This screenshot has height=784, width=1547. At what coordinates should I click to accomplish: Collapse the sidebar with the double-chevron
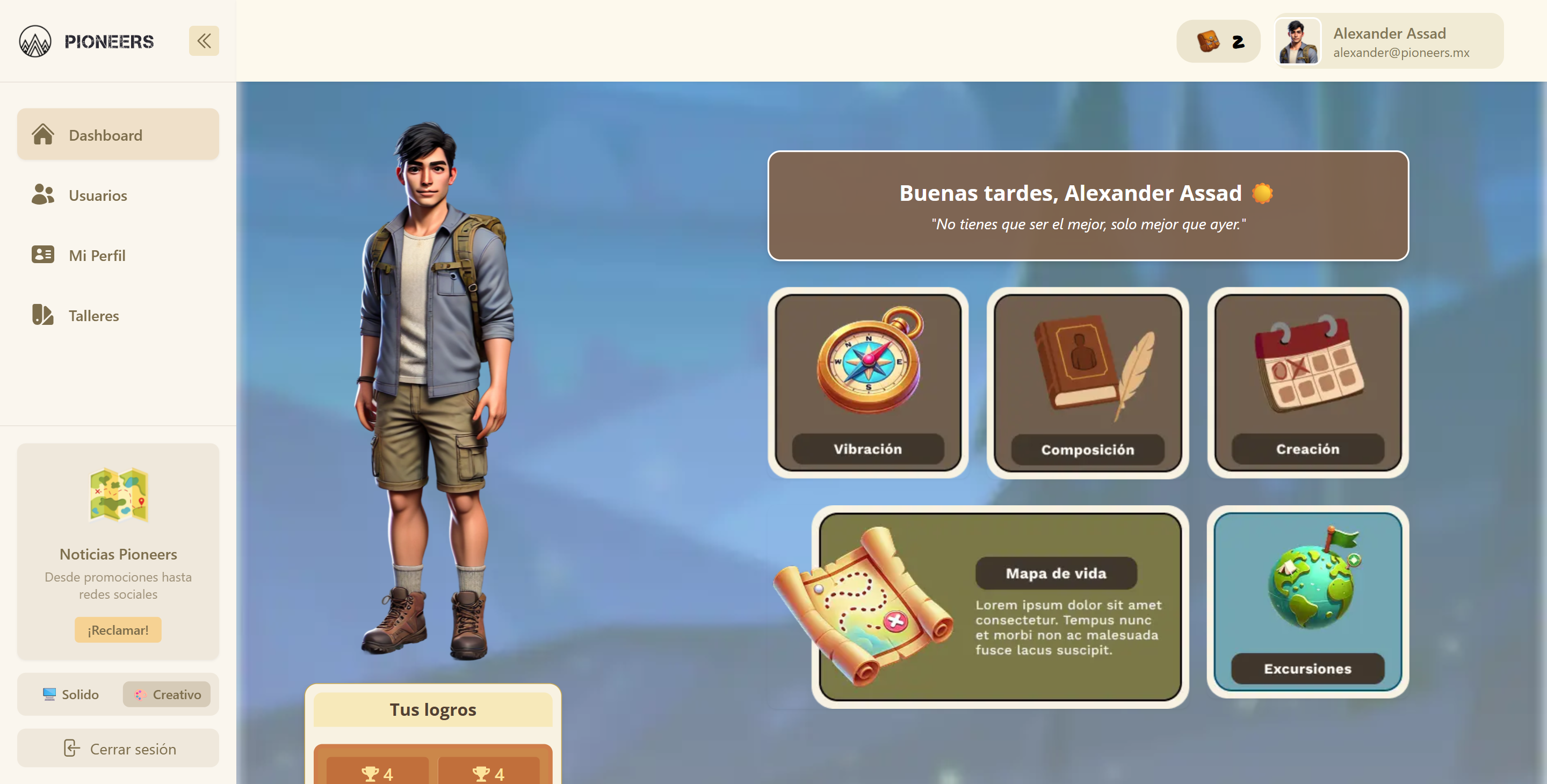point(204,40)
